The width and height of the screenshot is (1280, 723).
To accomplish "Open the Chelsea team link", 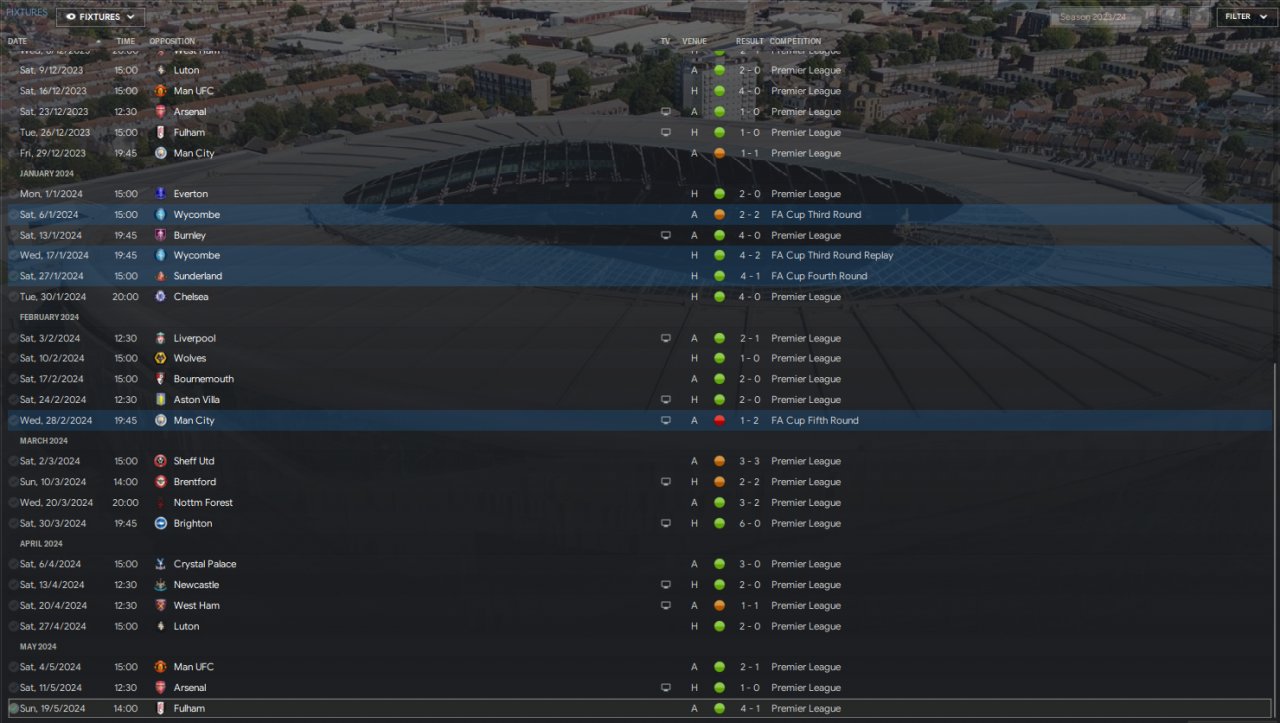I will (x=190, y=297).
